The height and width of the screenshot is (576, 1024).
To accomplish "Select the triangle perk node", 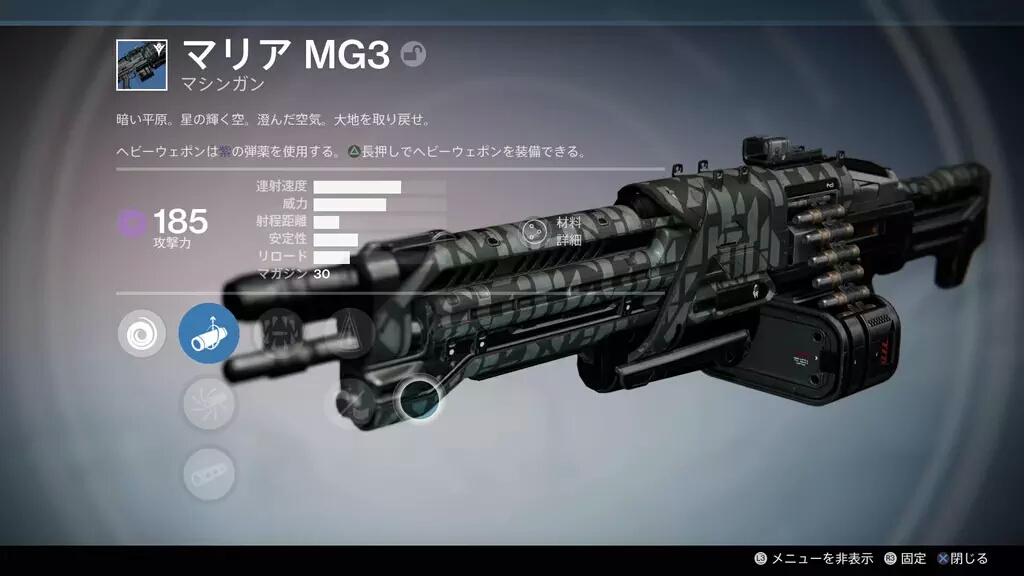I will point(350,330).
